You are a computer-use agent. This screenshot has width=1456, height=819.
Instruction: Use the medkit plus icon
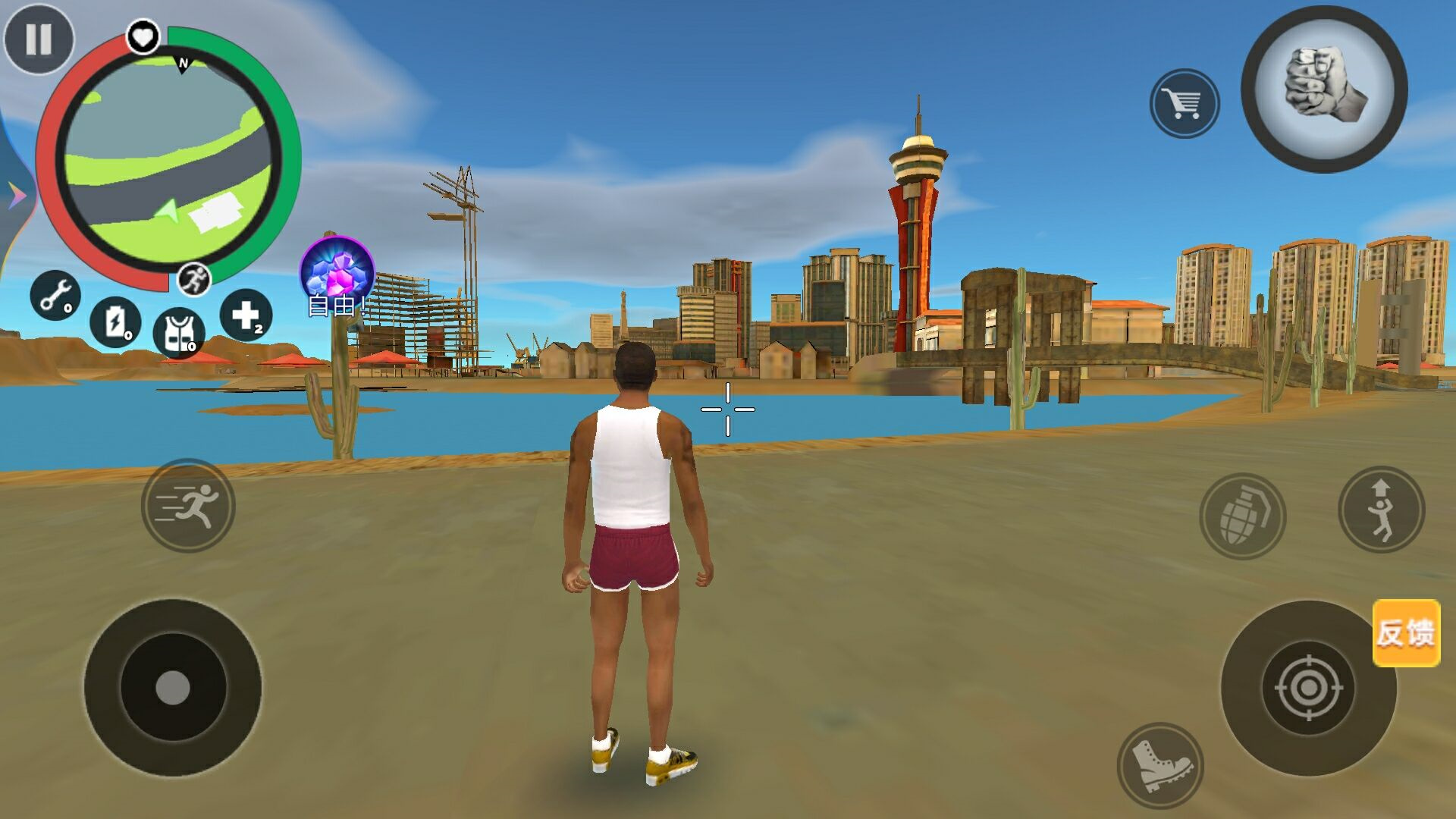[x=246, y=315]
